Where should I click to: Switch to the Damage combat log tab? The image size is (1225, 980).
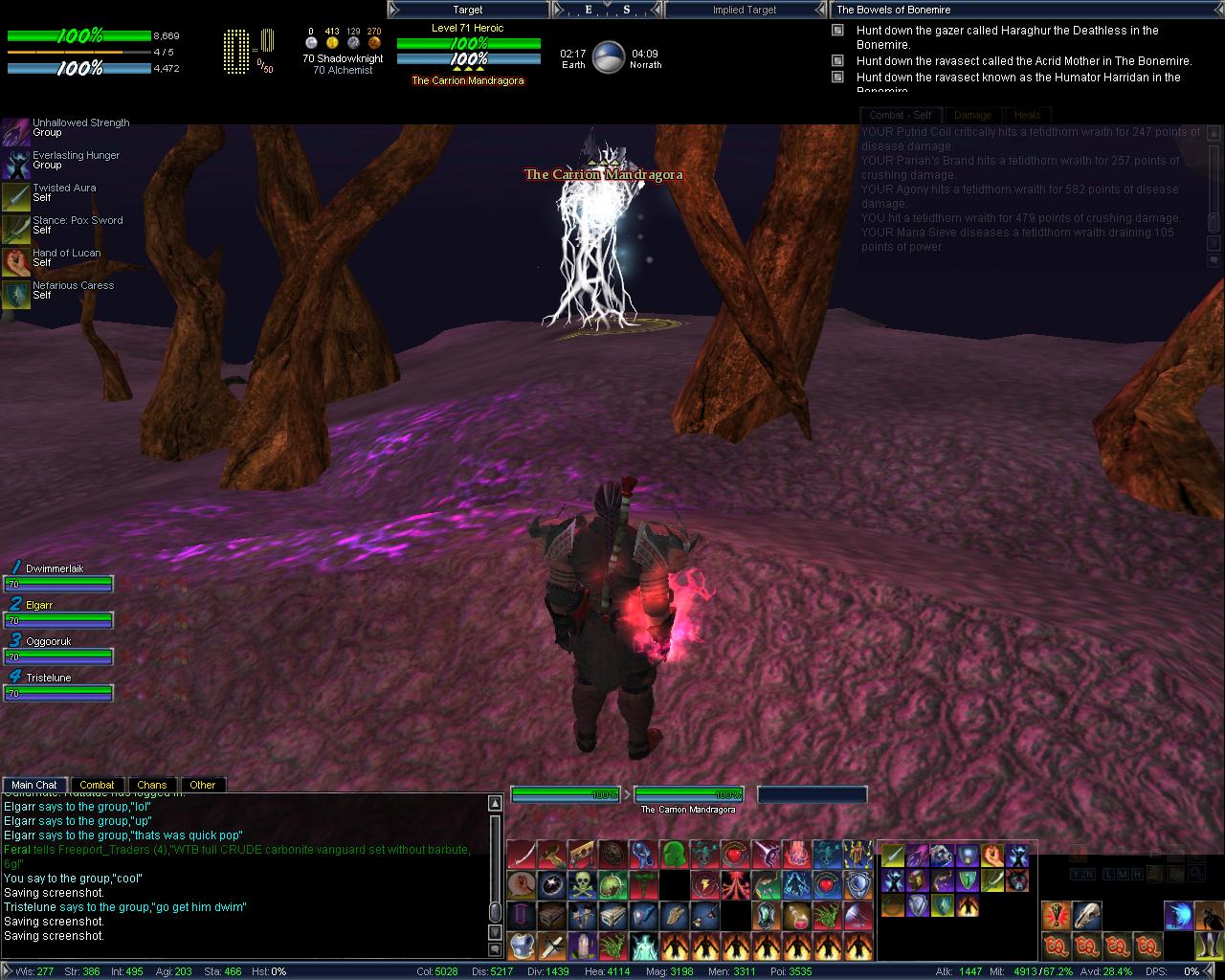972,115
